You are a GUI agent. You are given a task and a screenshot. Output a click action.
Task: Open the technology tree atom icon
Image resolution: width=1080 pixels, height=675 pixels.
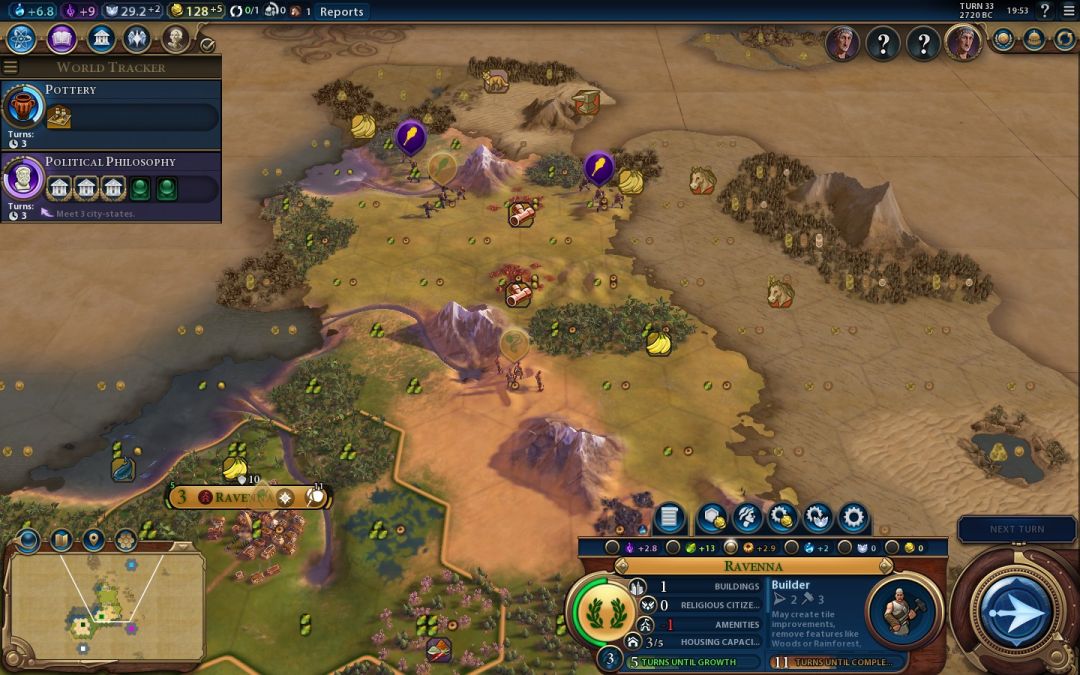(x=22, y=39)
